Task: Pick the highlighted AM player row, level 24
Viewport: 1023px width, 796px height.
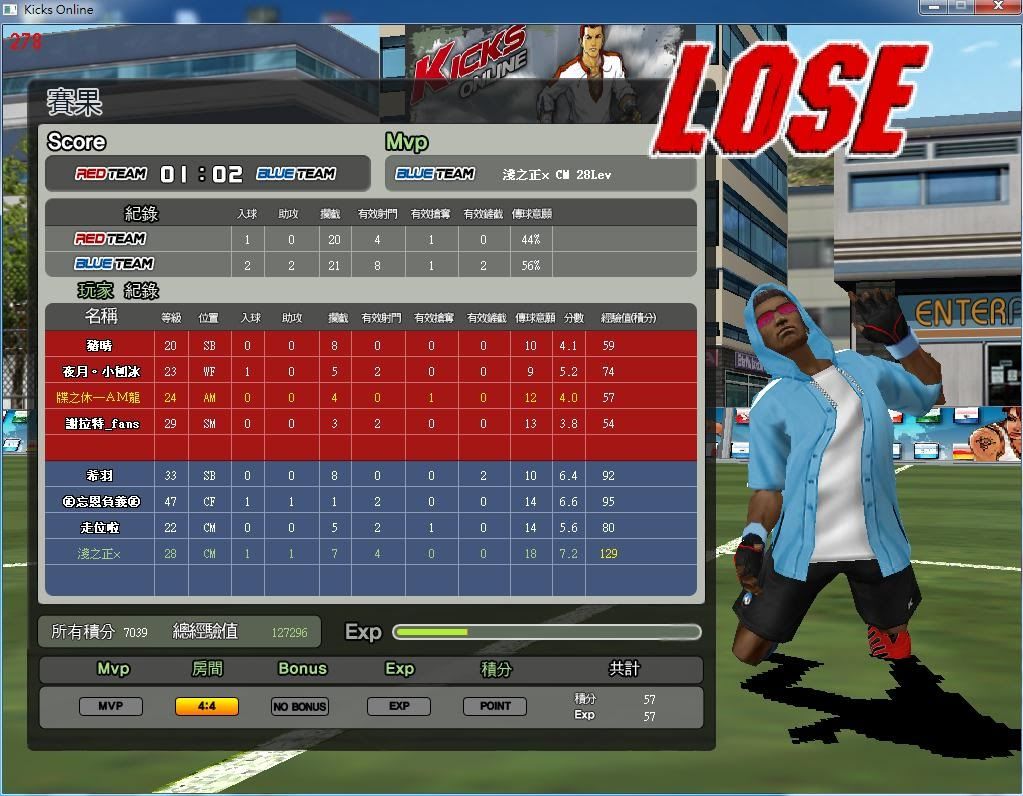Action: click(x=100, y=398)
